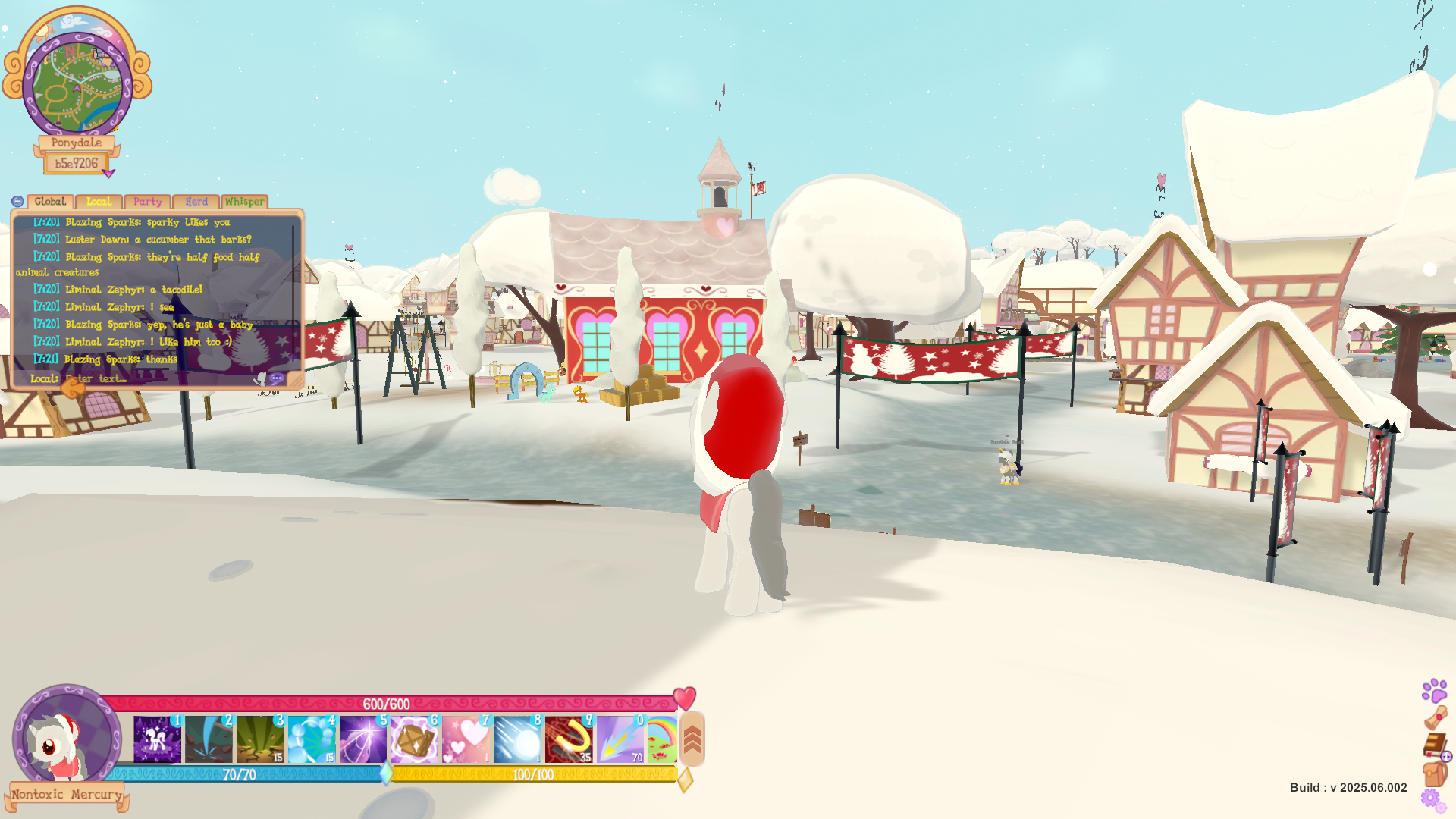Select the Party chat tab
Screen dimensions: 1456x819
point(147,202)
